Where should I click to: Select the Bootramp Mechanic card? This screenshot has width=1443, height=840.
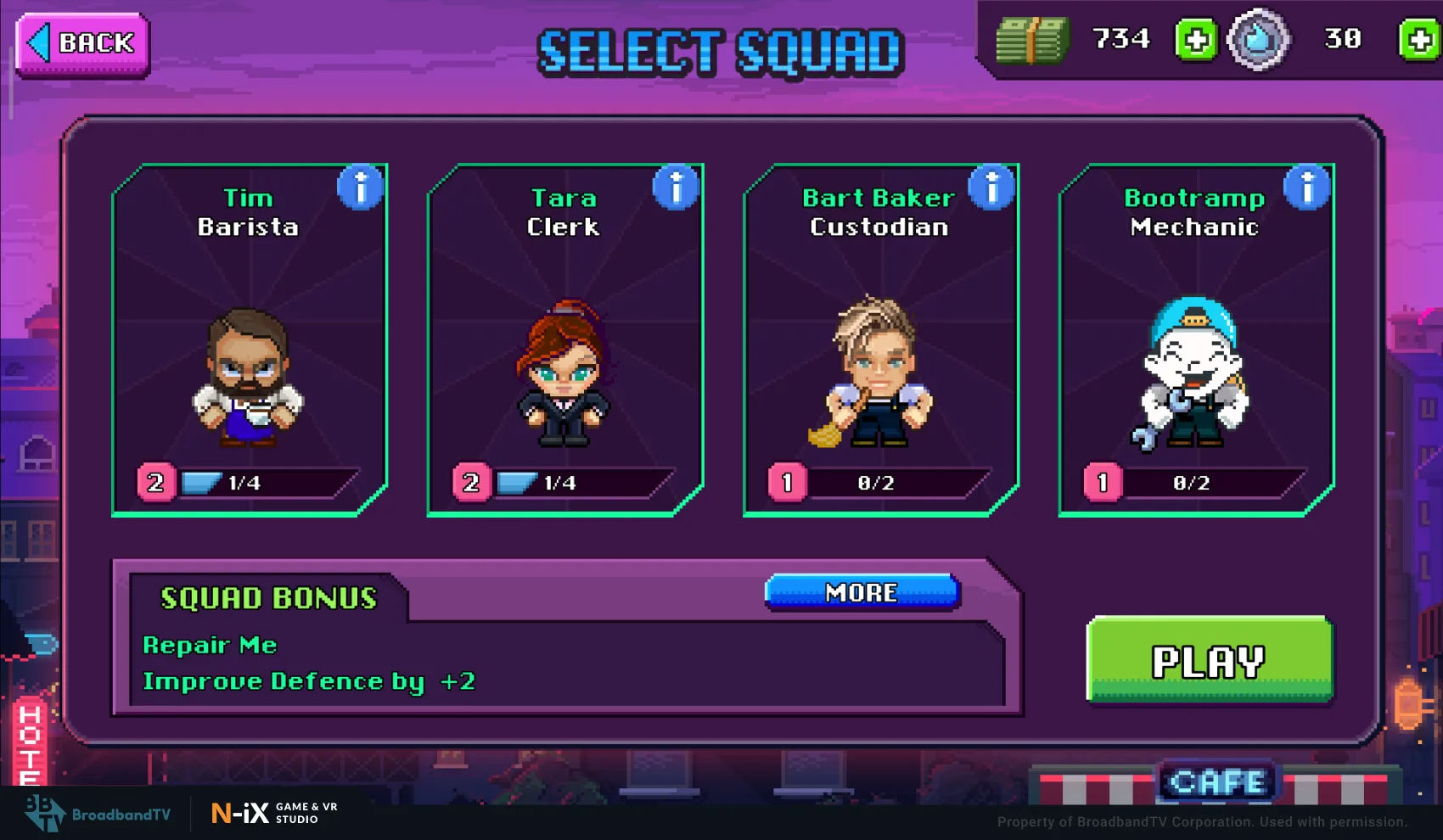click(x=1196, y=356)
